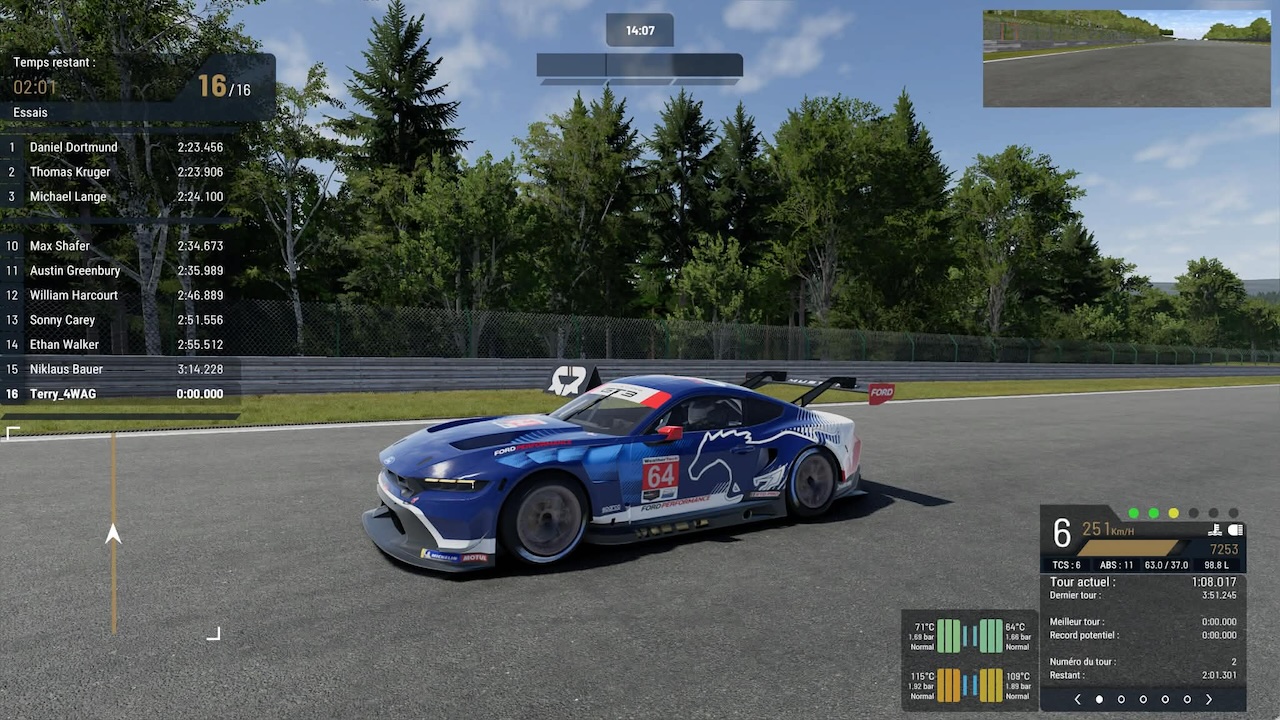Open the track map widget with arrow

(113, 533)
